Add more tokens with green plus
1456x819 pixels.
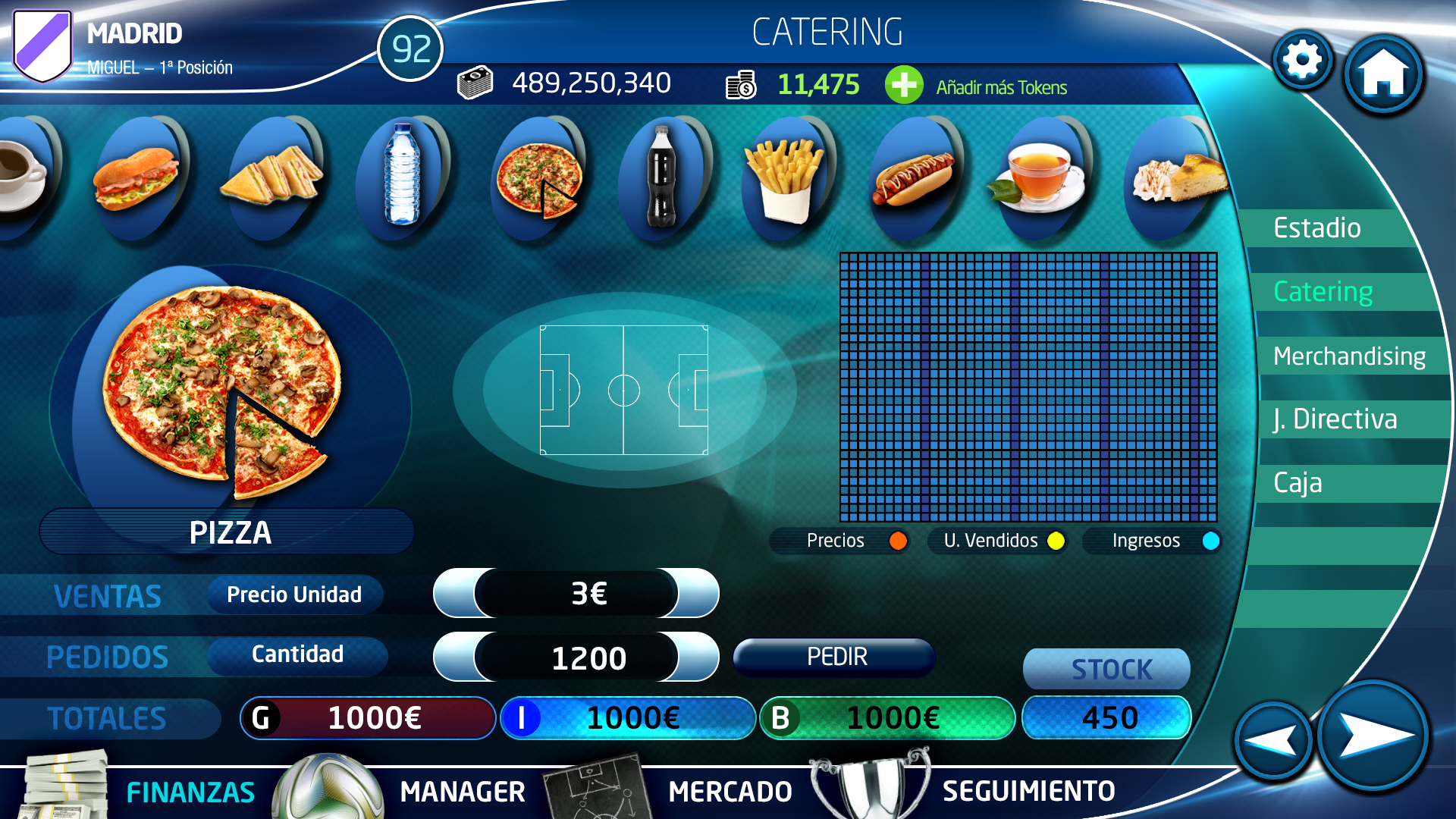(x=903, y=85)
